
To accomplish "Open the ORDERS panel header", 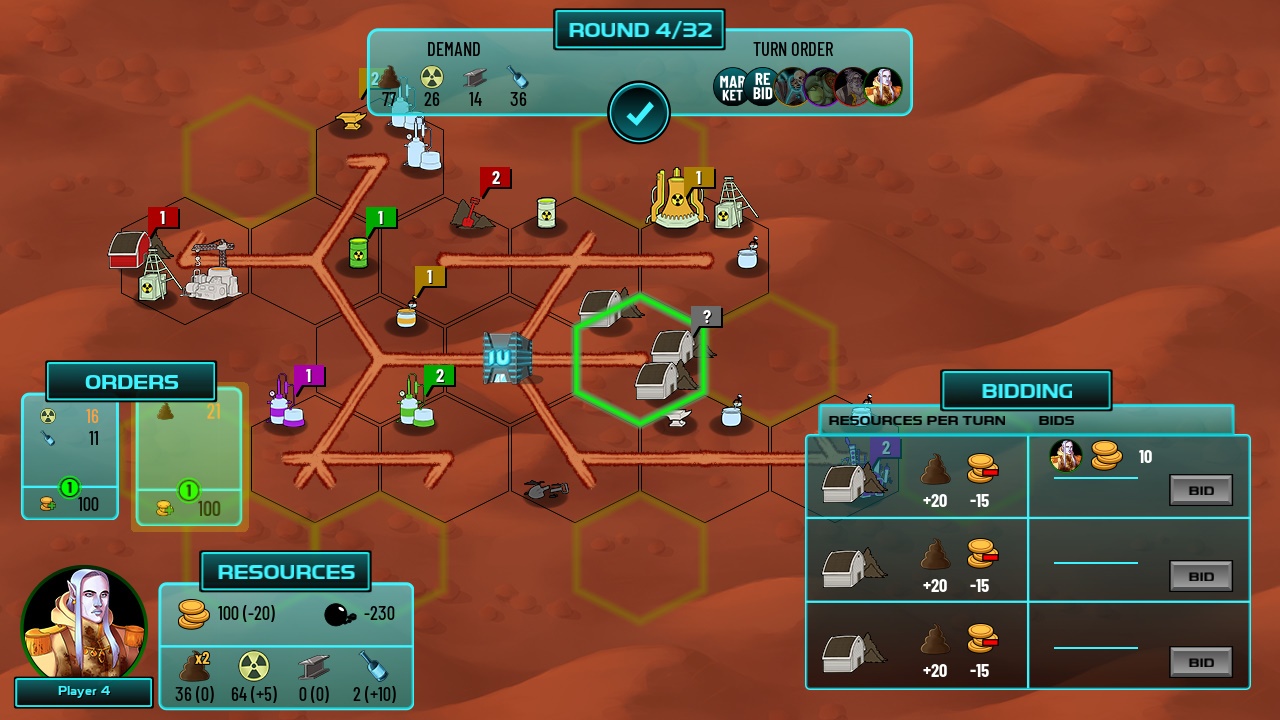I will coord(131,382).
